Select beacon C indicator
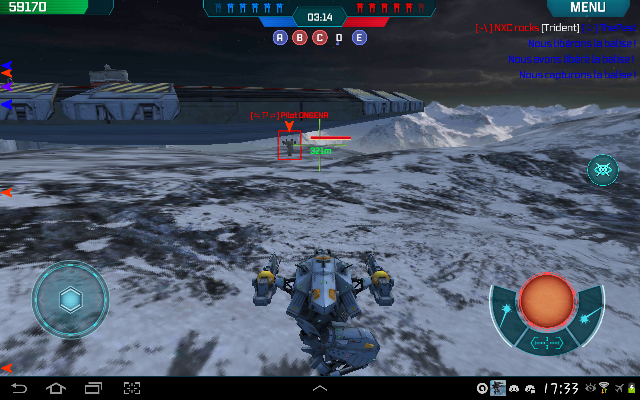640x400 pixels. pos(319,38)
